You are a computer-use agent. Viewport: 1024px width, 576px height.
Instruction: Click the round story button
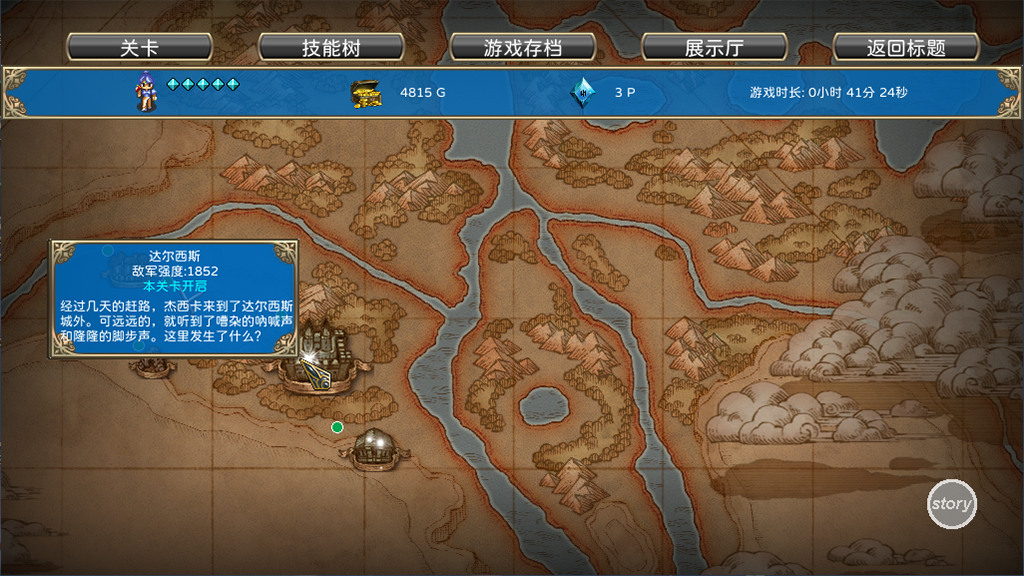click(951, 504)
